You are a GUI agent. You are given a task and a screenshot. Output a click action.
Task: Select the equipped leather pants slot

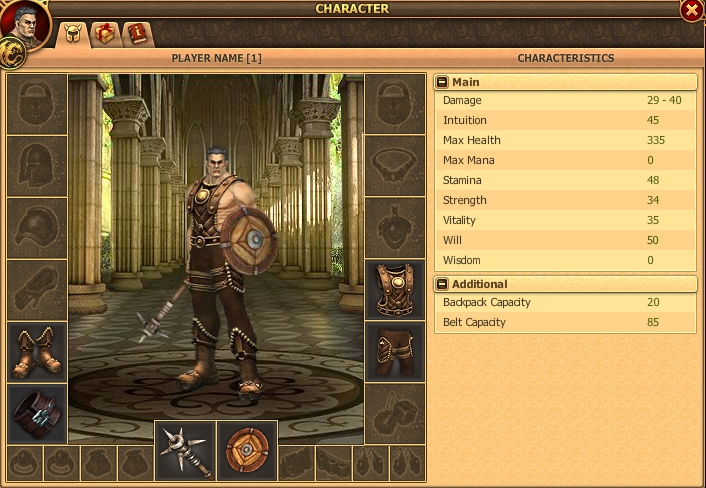click(395, 352)
